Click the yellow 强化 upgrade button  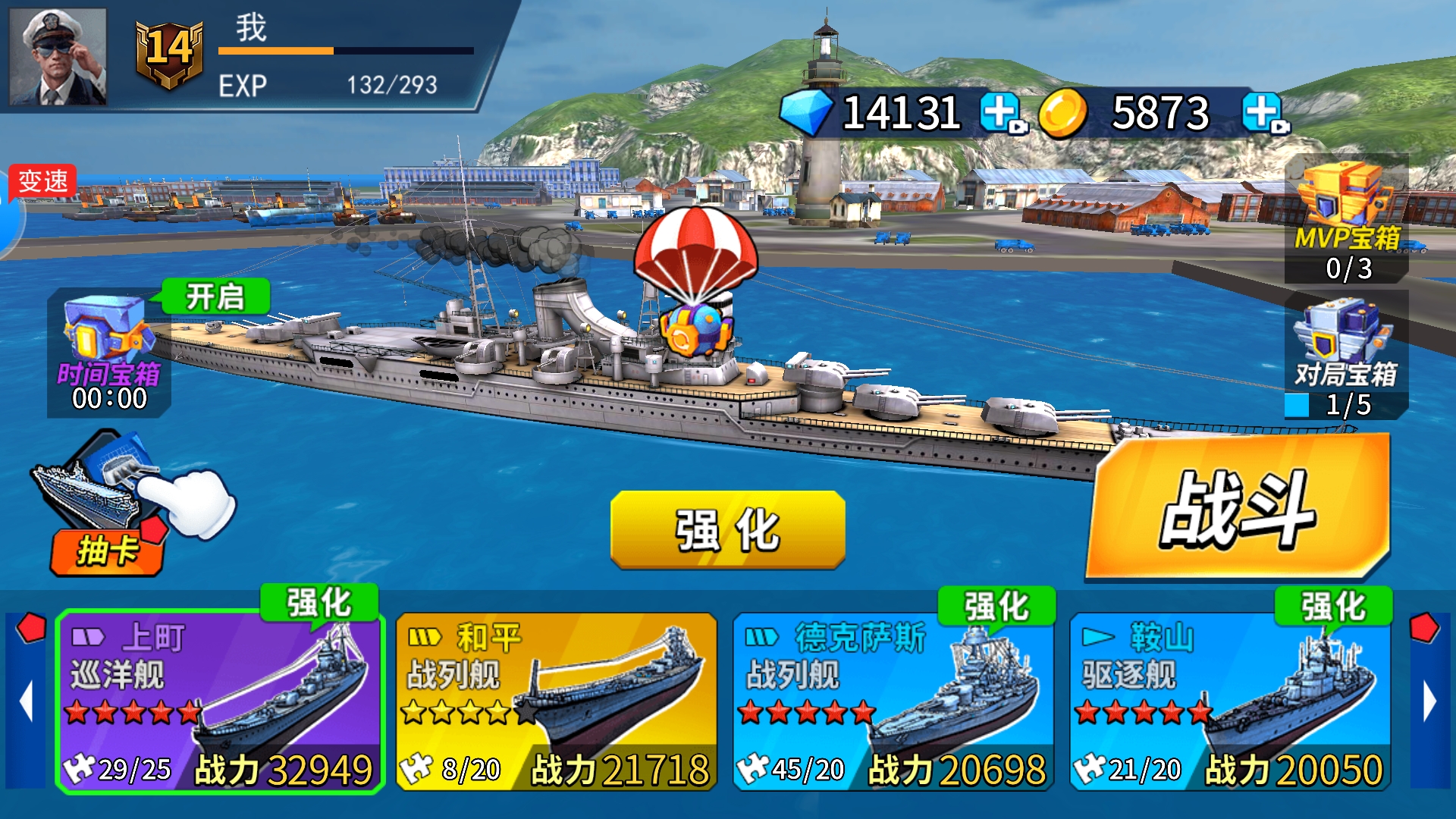pos(727,529)
